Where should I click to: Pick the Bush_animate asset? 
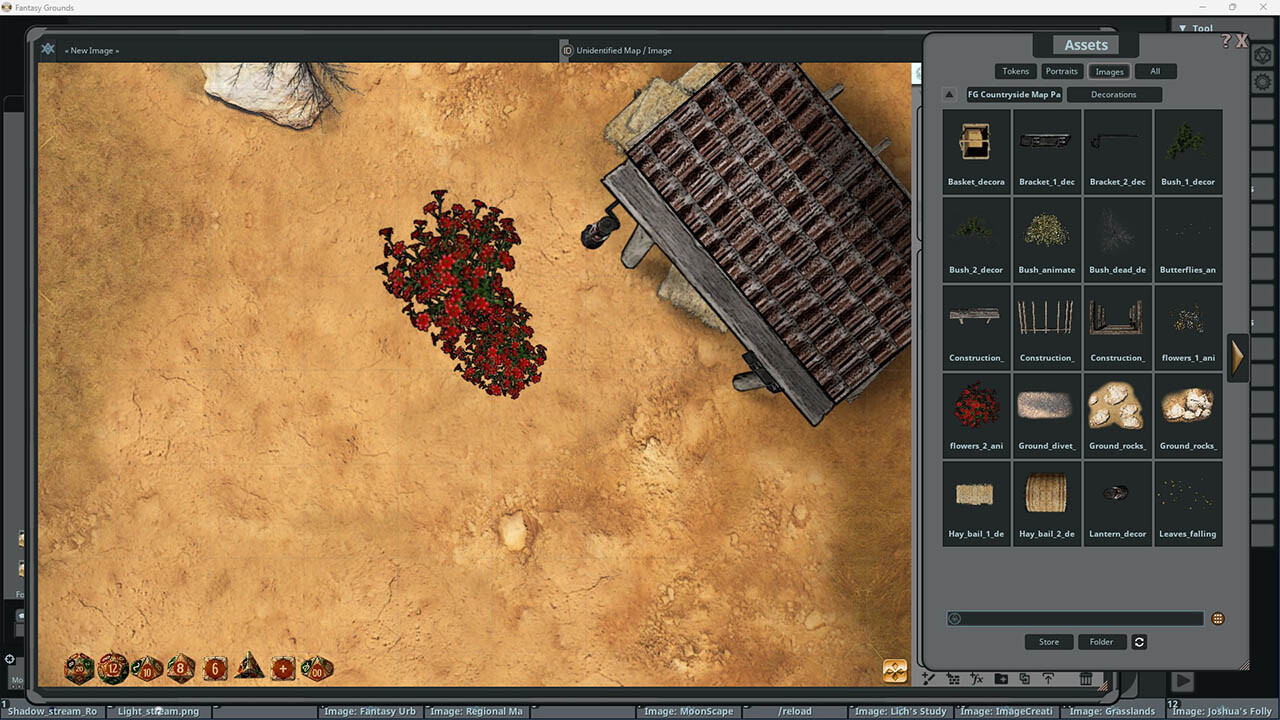[x=1046, y=238]
